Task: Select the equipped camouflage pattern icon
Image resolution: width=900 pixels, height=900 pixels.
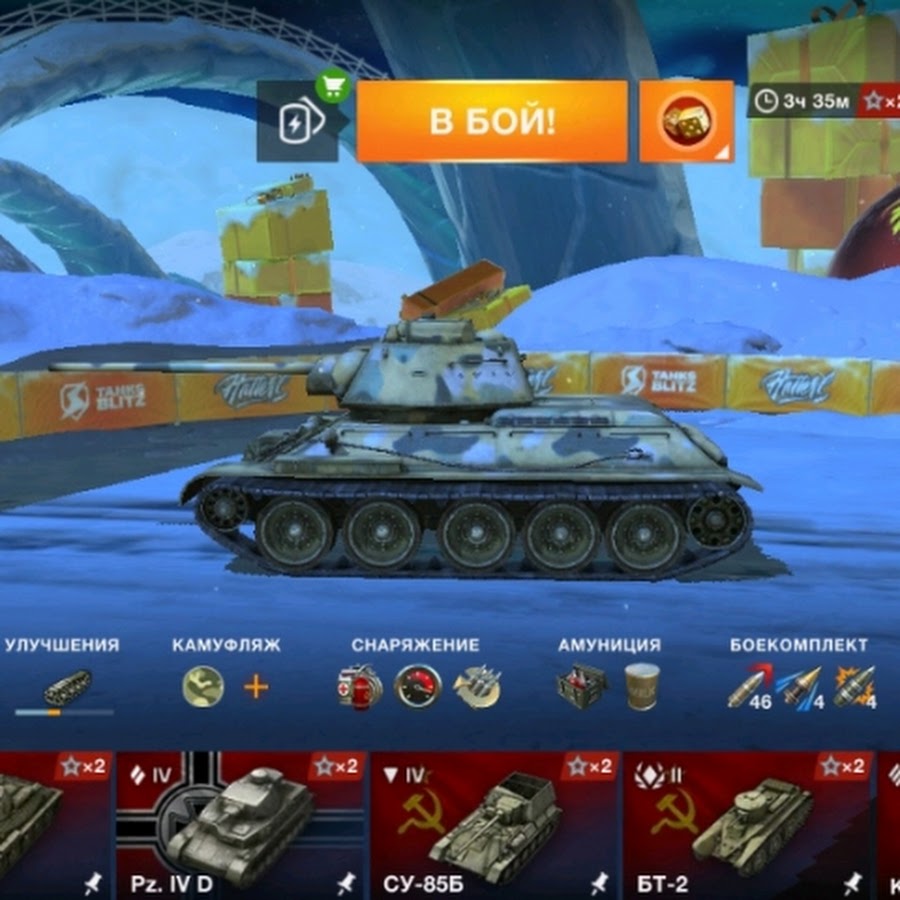Action: coord(203,687)
